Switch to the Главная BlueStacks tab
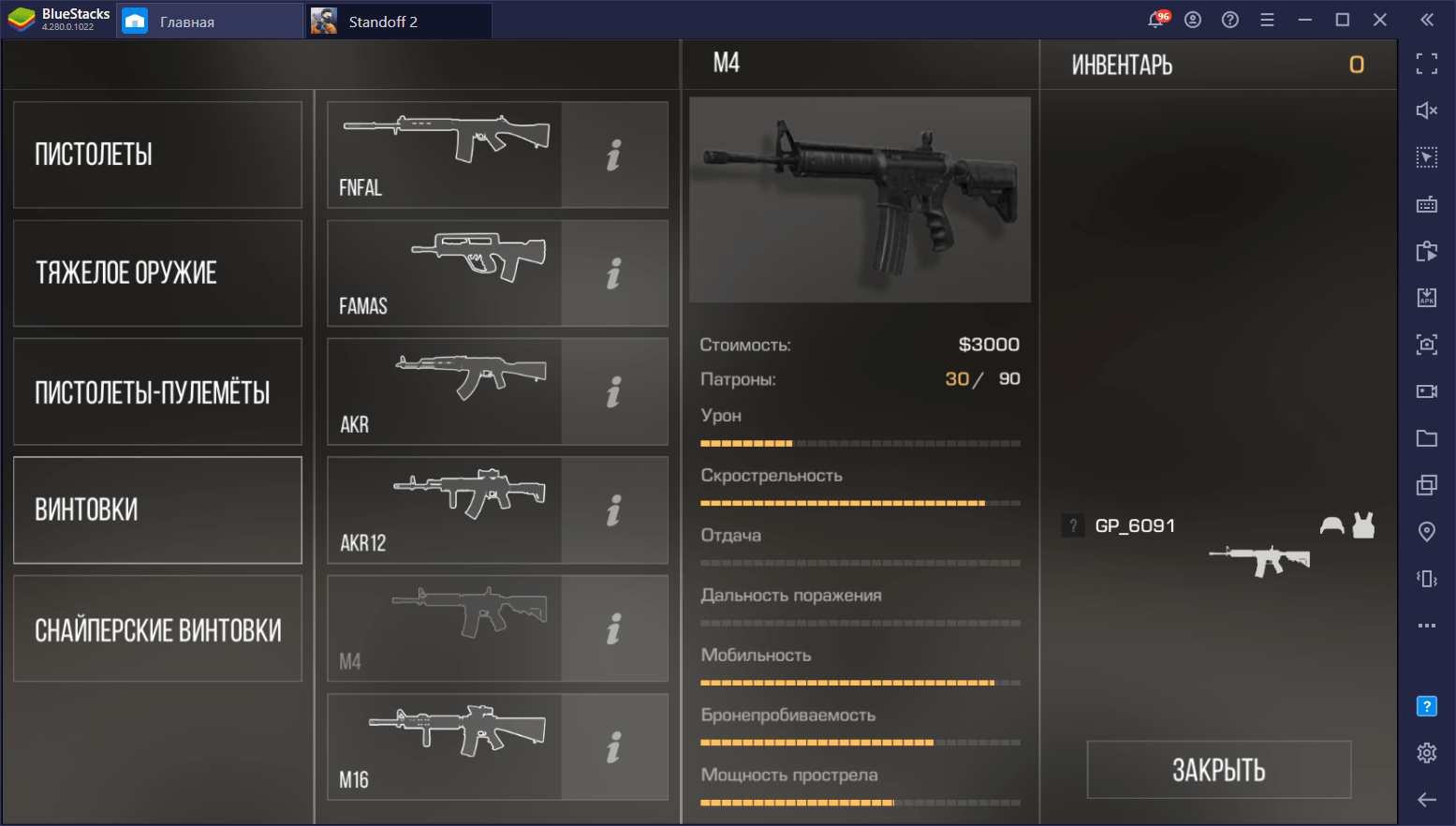This screenshot has height=826, width=1456. click(x=187, y=22)
